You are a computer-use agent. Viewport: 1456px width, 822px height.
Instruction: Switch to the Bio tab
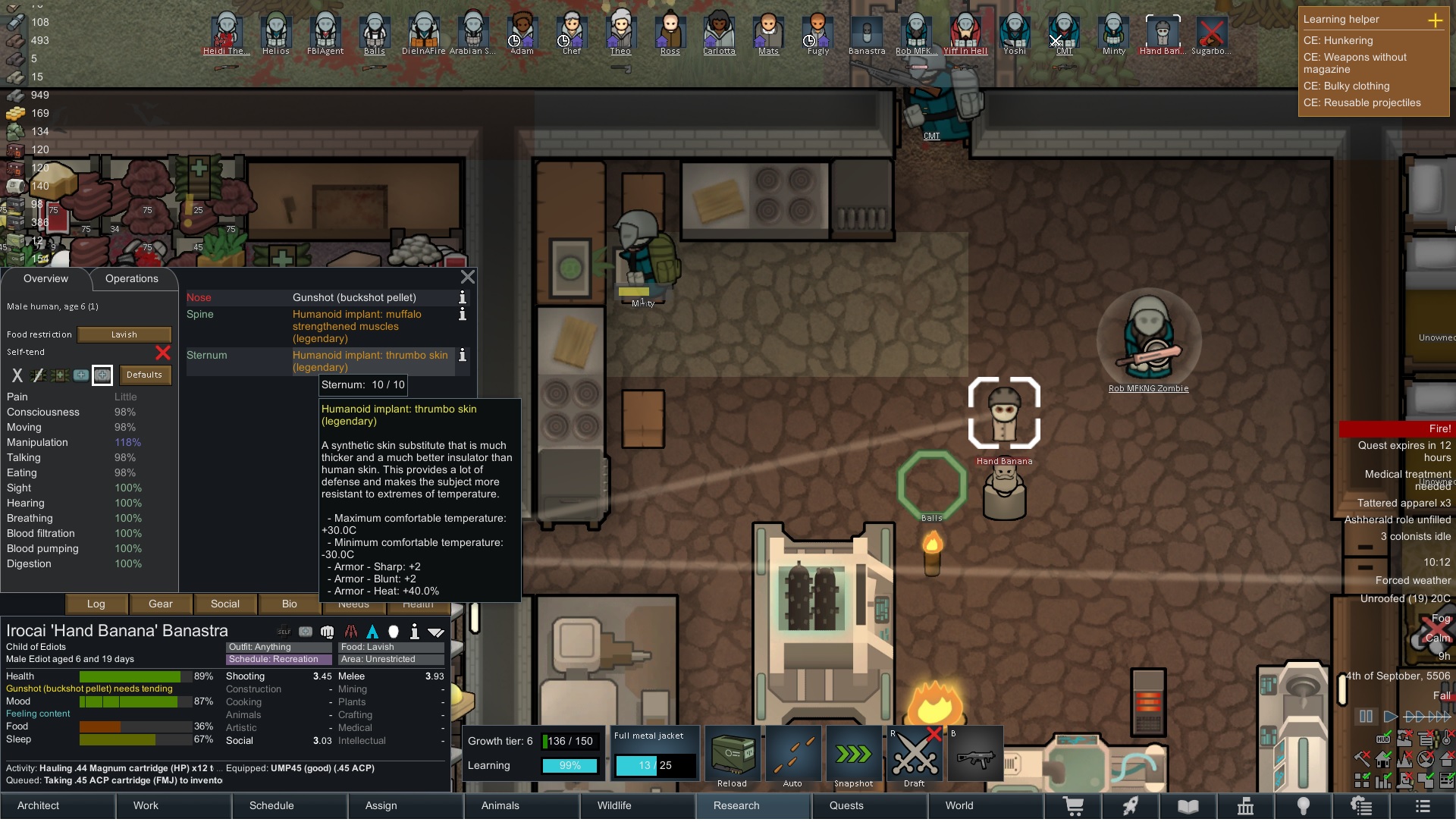coord(289,604)
